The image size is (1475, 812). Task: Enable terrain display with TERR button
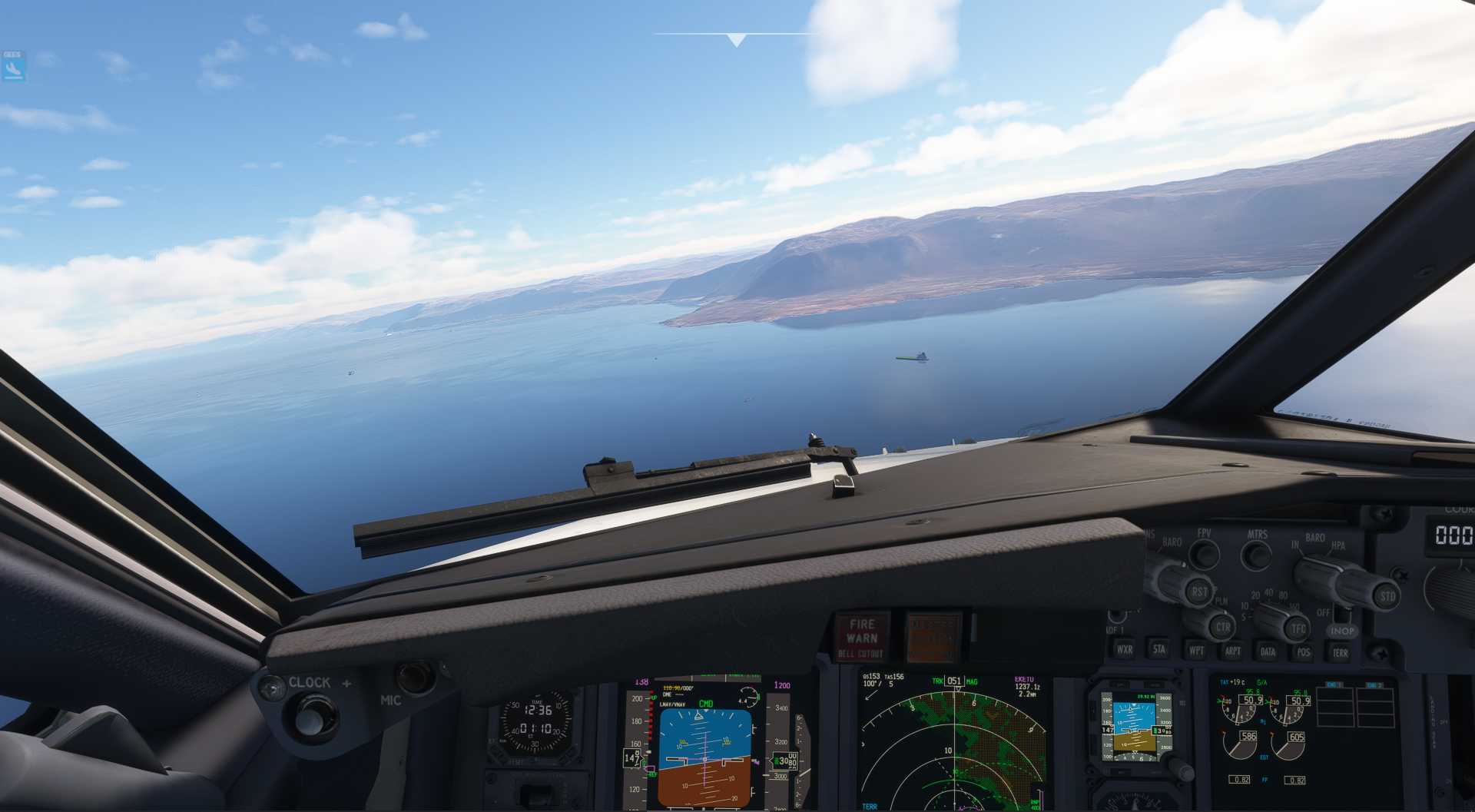(1339, 653)
